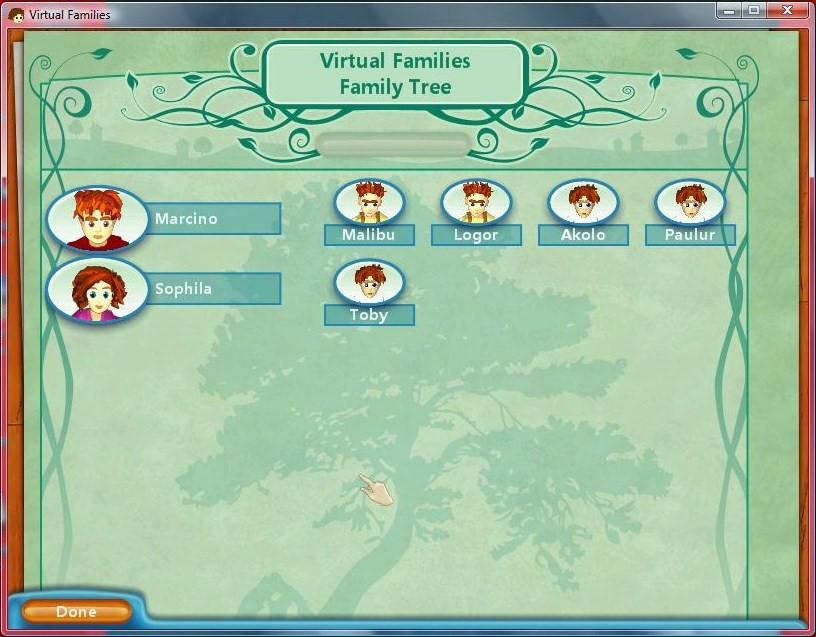Select Sophila's portrait in the family tree

point(97,289)
